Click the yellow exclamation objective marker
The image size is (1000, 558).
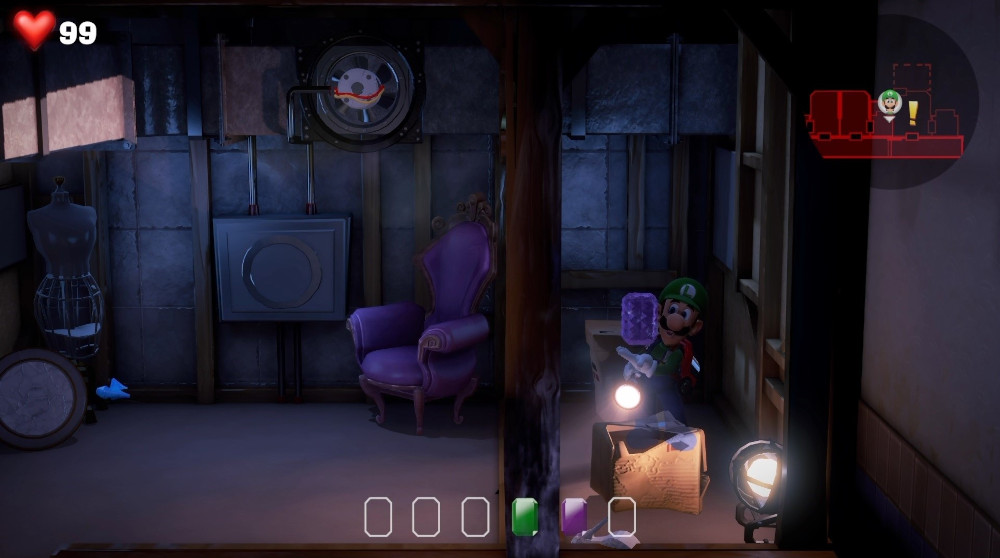pos(913,112)
